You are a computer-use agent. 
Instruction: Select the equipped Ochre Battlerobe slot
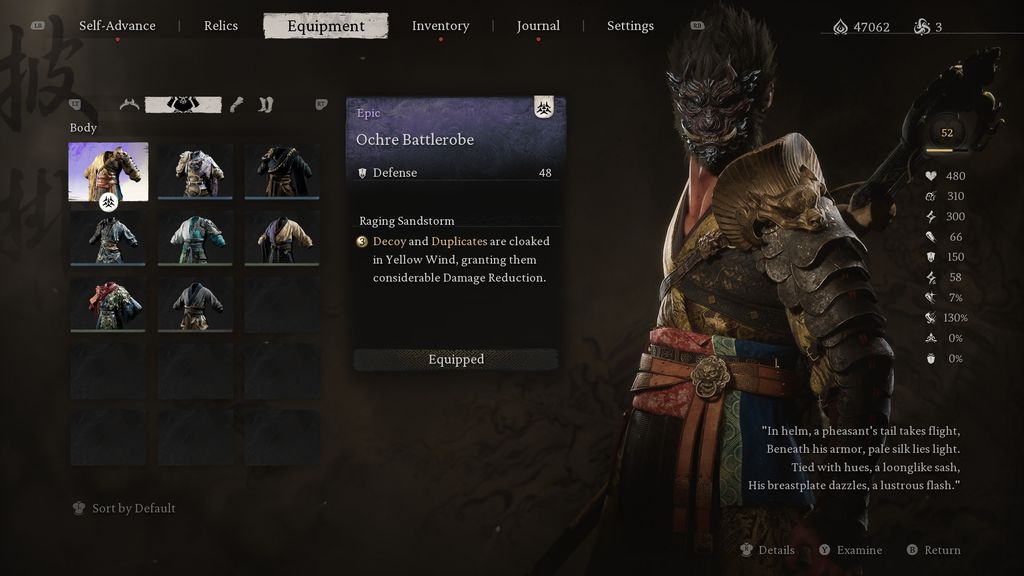point(108,172)
